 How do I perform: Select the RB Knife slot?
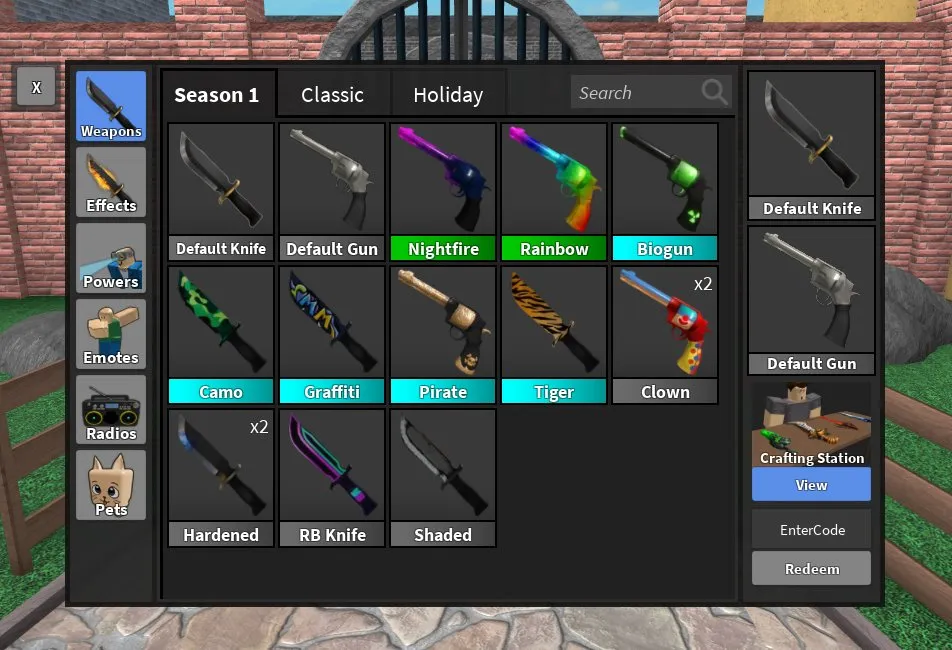332,478
